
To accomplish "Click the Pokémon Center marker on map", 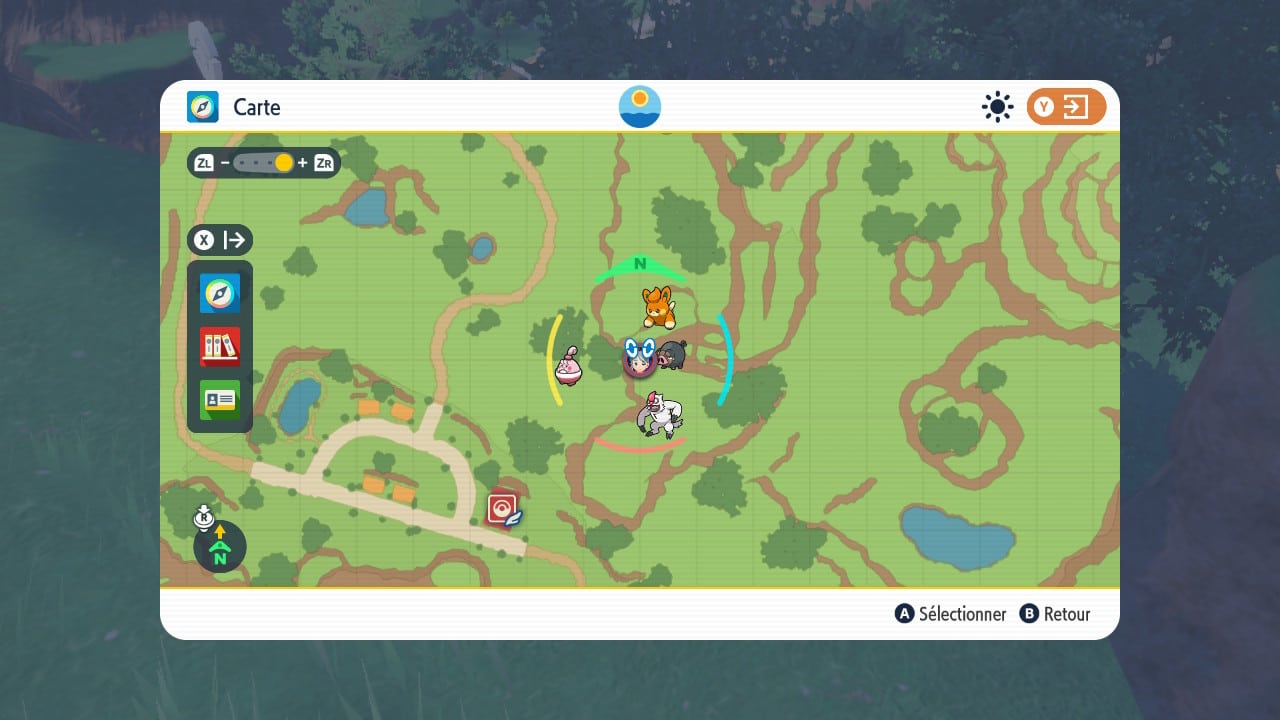I will click(x=503, y=509).
